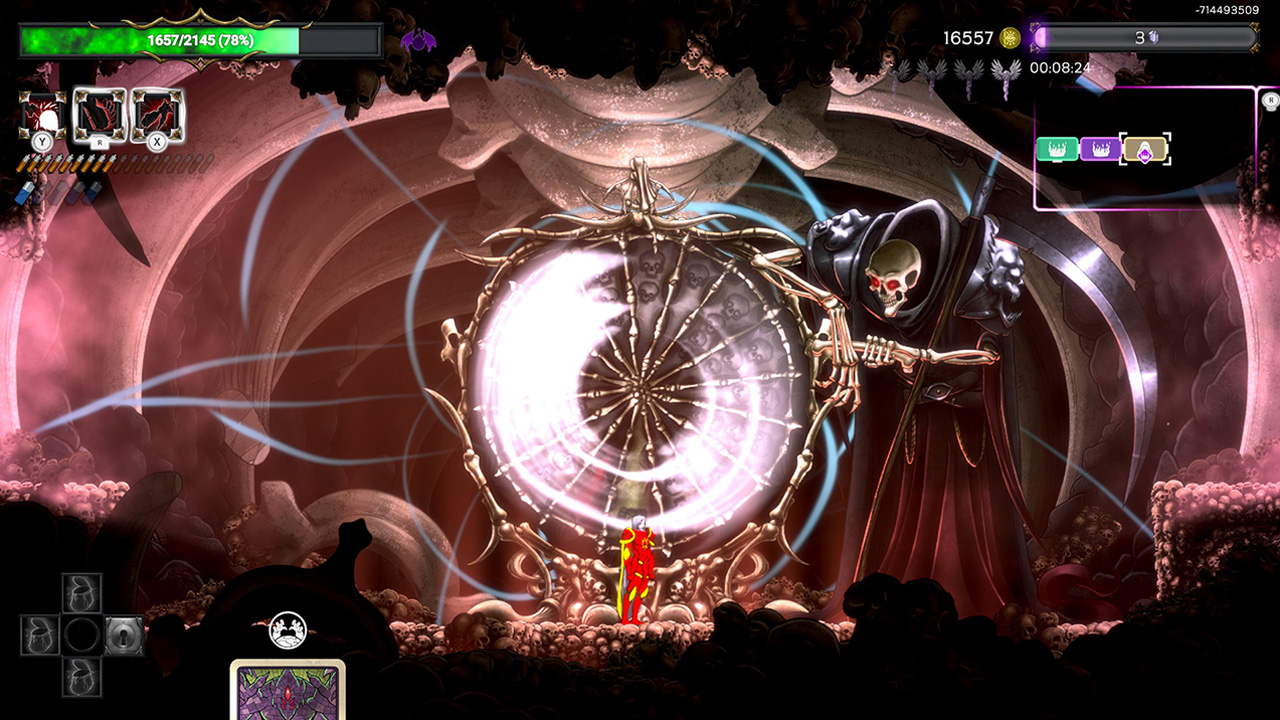Toggle the highlighted tan skull item slot
Image resolution: width=1280 pixels, height=720 pixels.
pyautogui.click(x=1145, y=150)
